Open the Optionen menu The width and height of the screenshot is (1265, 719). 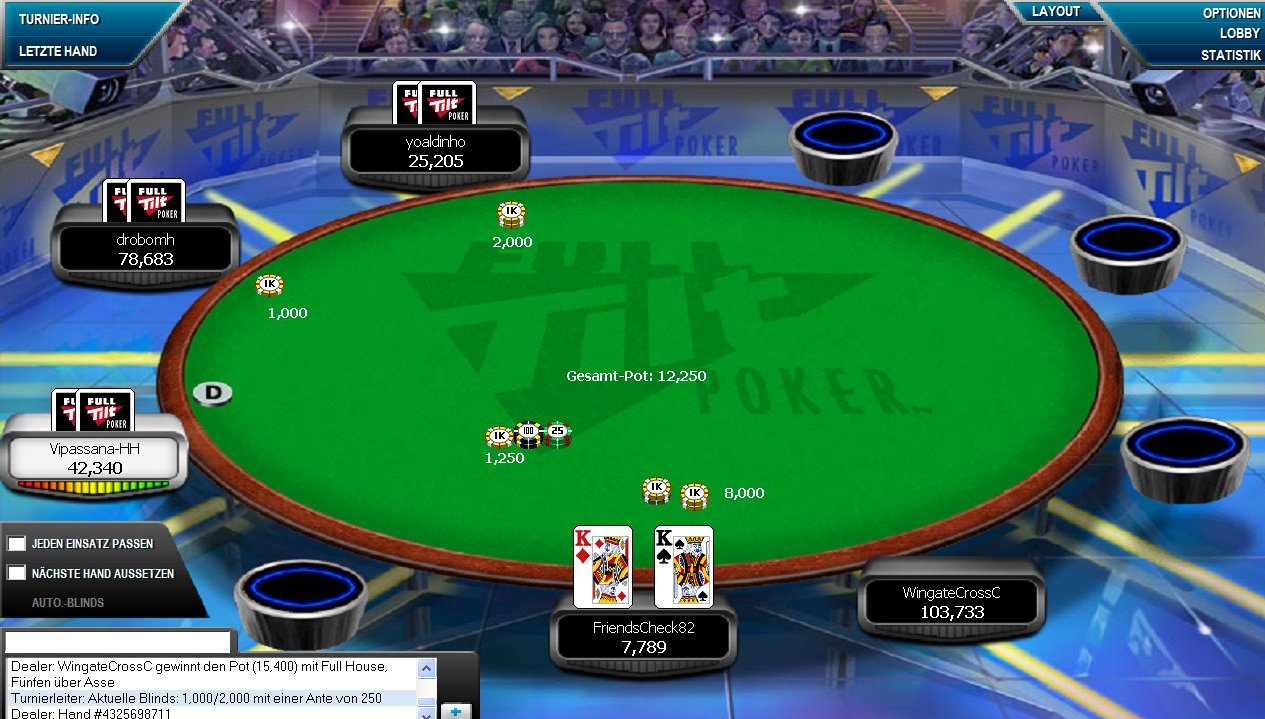pyautogui.click(x=1231, y=14)
